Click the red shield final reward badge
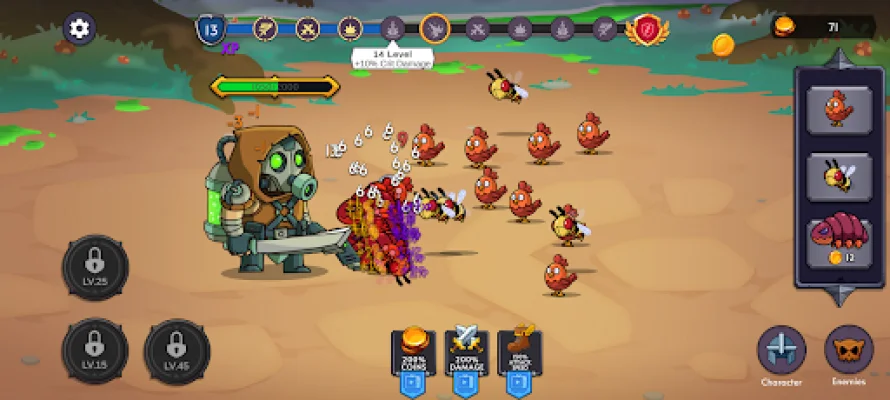The height and width of the screenshot is (400, 890). 647,29
